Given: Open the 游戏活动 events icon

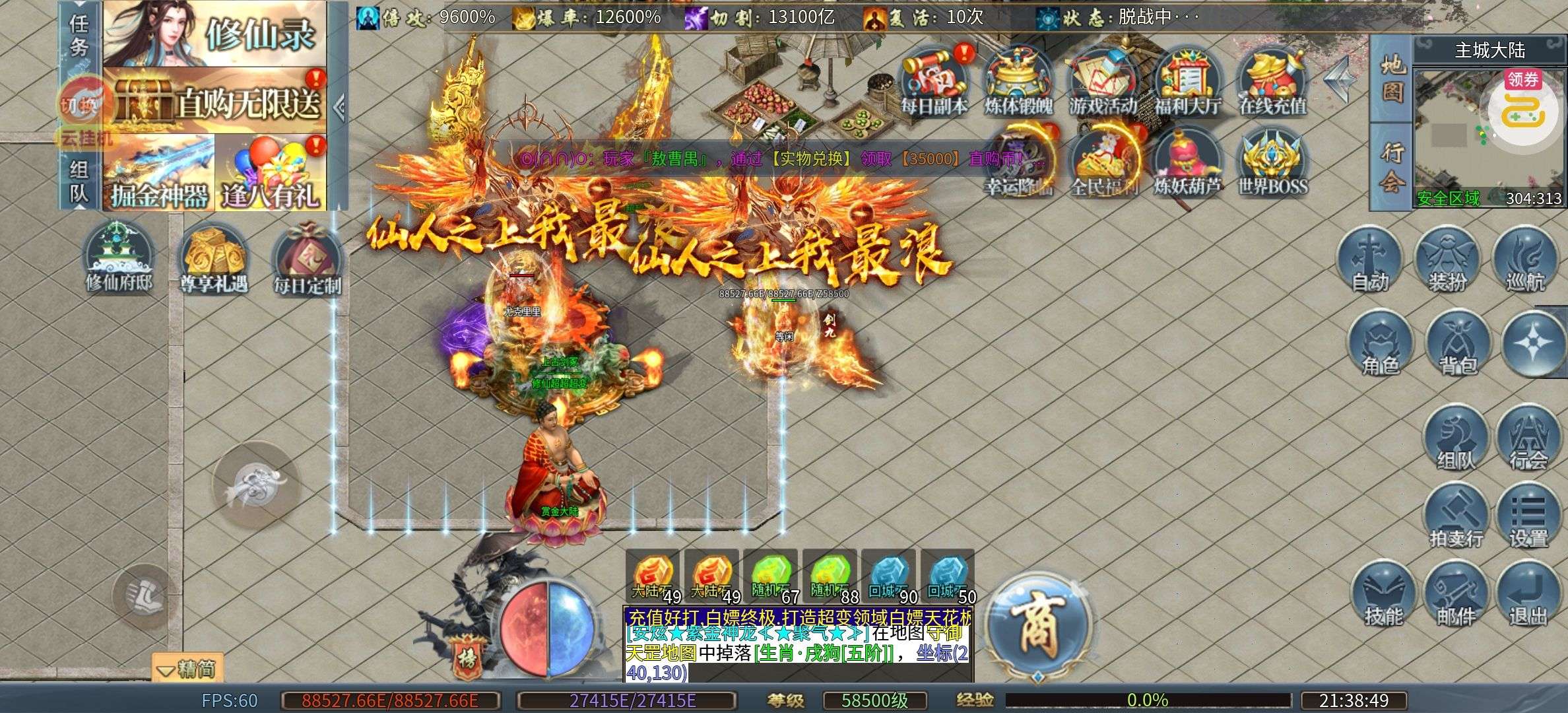Looking at the screenshot, I should (1103, 79).
